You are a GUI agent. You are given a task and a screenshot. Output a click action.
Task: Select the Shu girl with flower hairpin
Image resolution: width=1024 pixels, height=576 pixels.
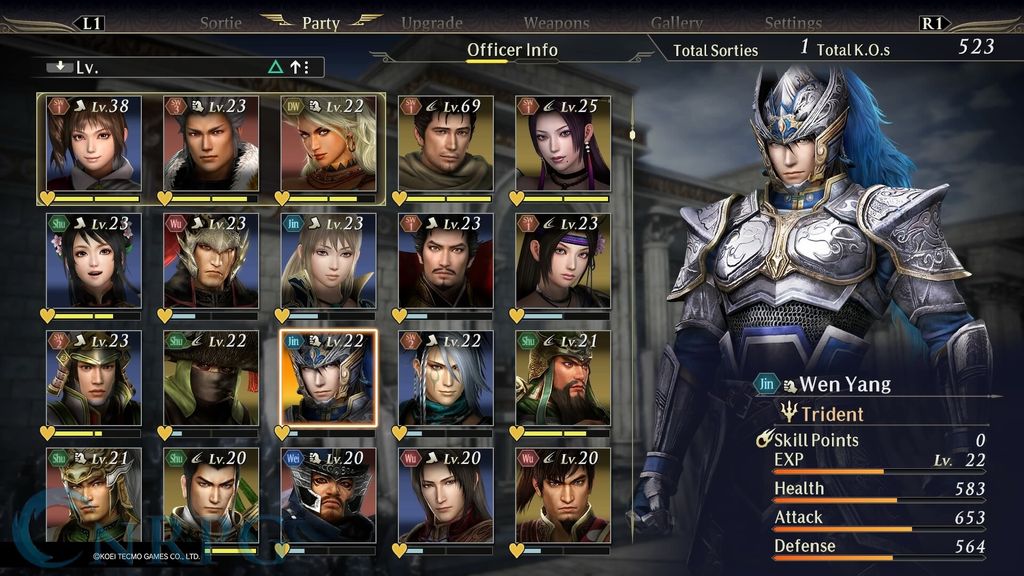tap(93, 260)
